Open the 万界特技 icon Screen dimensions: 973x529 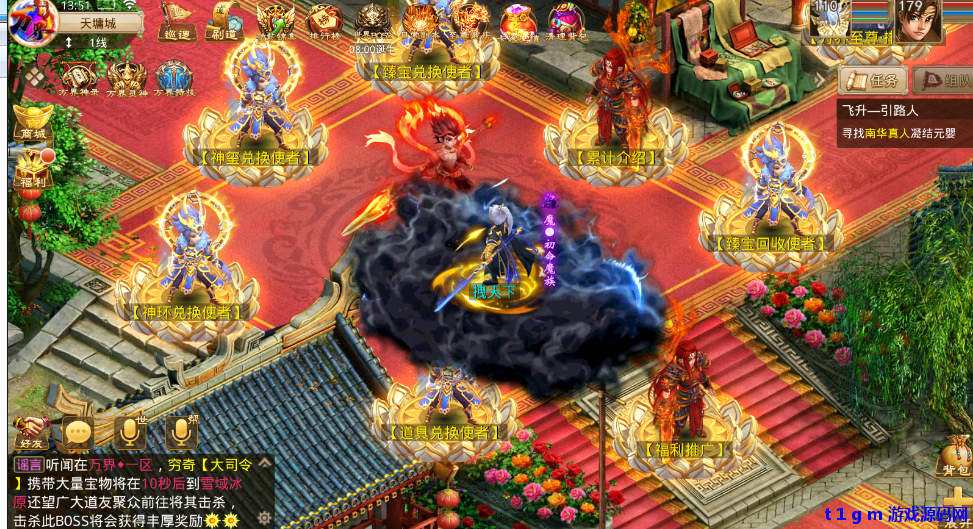point(174,78)
